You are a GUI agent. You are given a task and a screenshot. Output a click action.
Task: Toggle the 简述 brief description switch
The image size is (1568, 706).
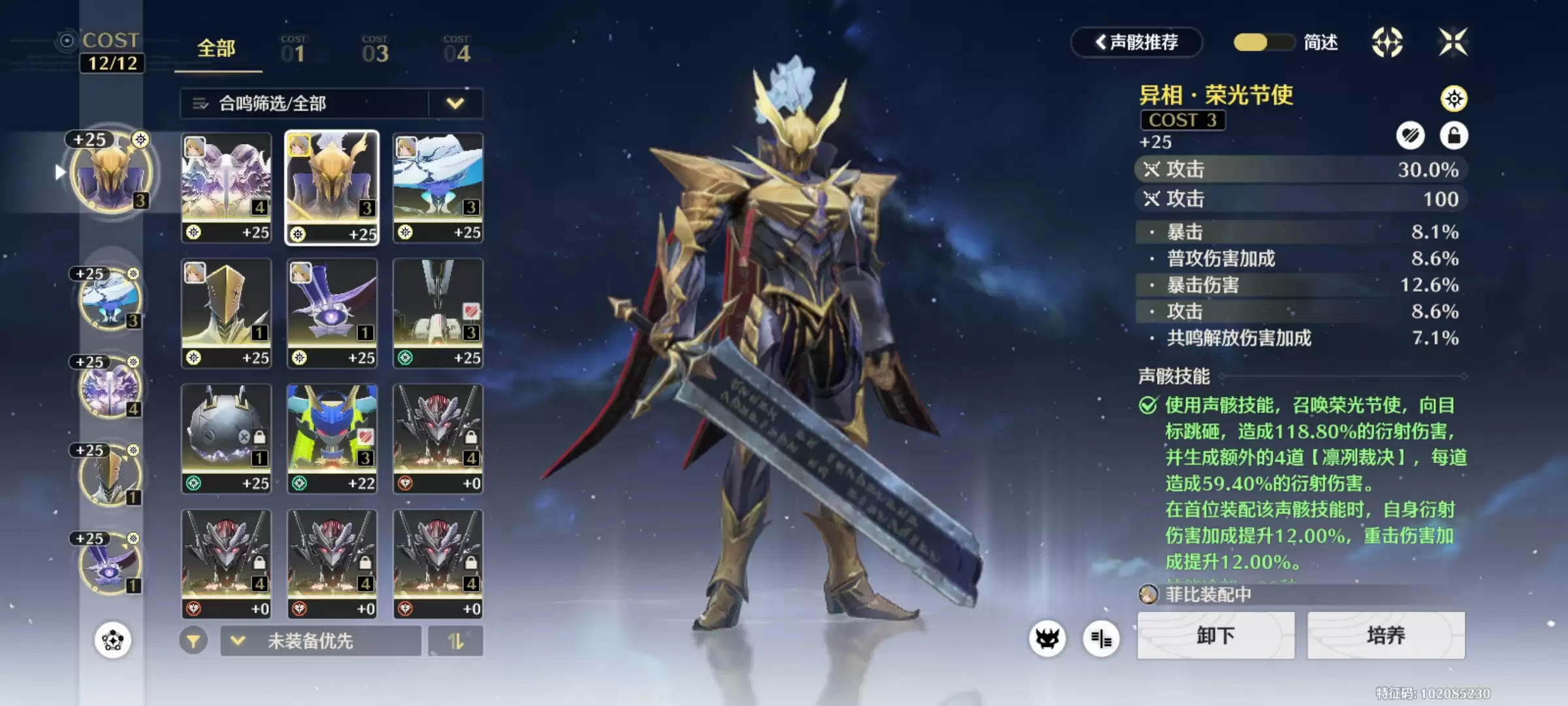point(1264,42)
